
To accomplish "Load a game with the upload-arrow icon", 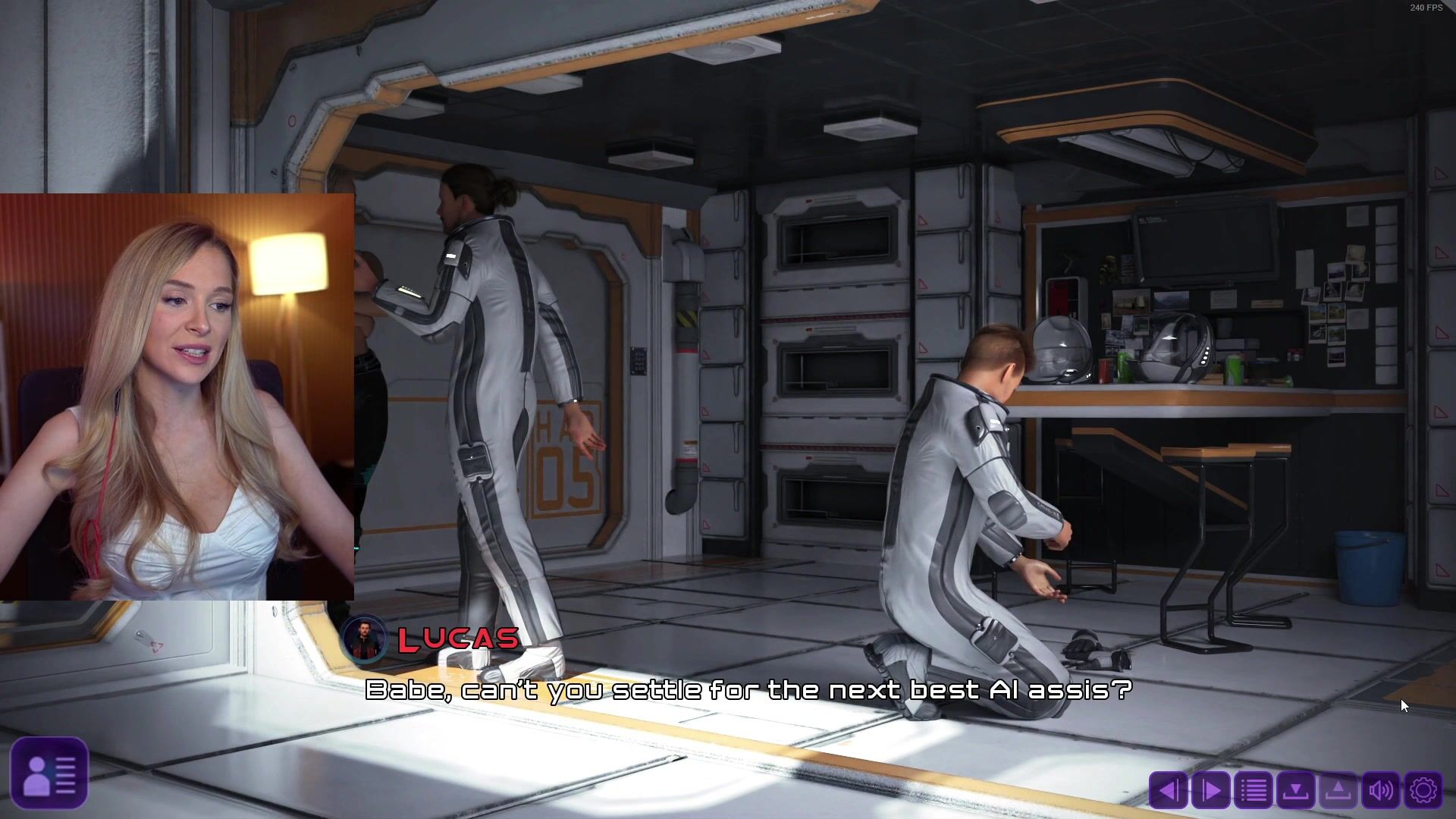I will click(x=1338, y=791).
